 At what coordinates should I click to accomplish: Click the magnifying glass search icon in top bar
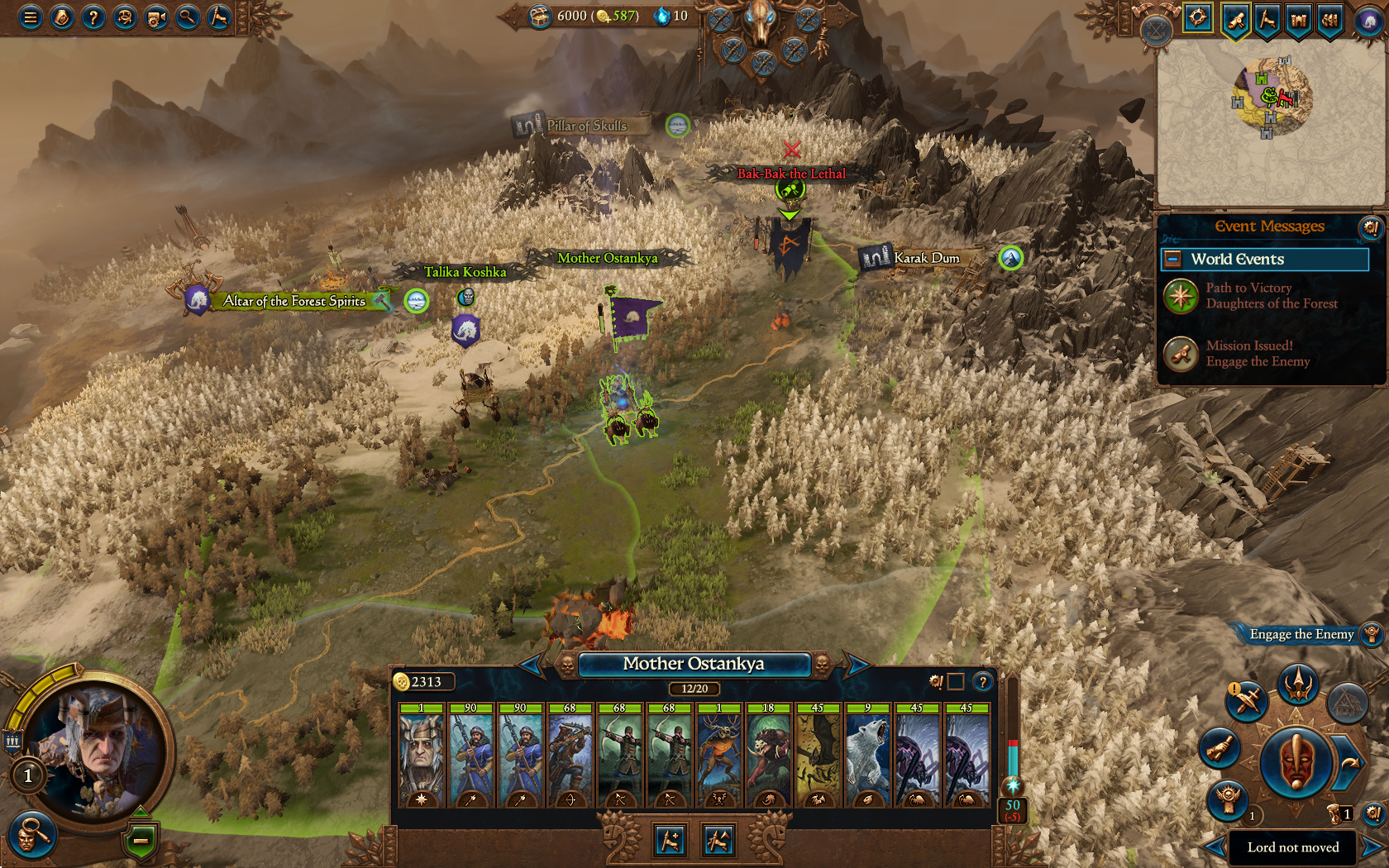coord(188,17)
